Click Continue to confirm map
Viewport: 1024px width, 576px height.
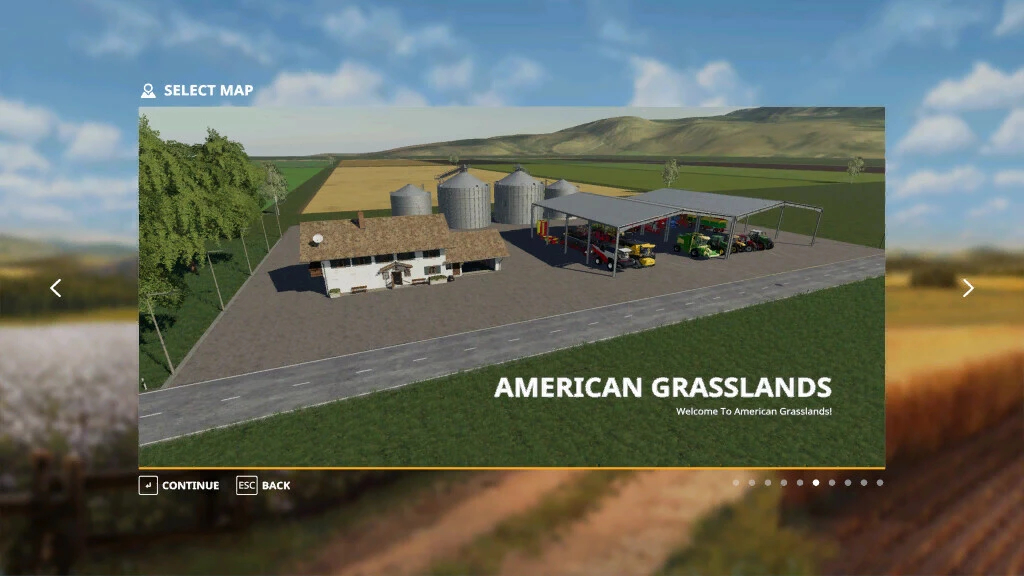click(179, 486)
